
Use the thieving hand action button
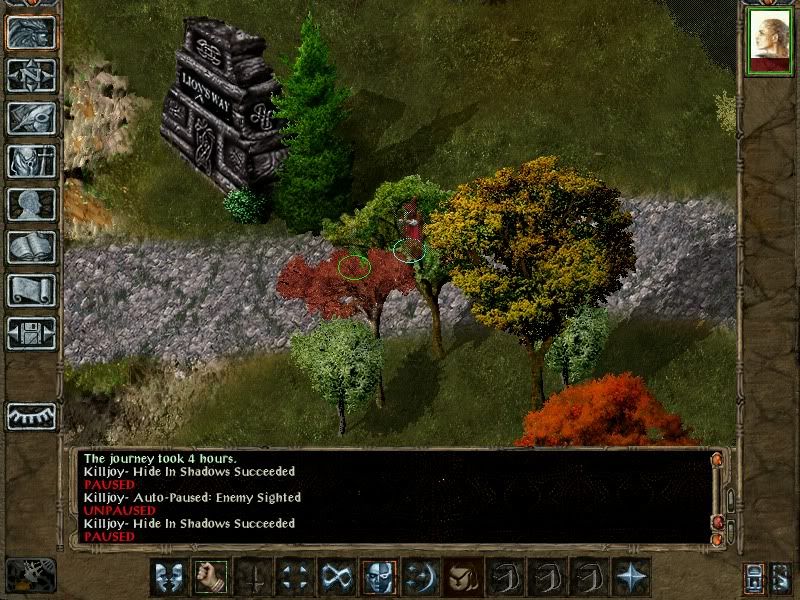[x=461, y=577]
